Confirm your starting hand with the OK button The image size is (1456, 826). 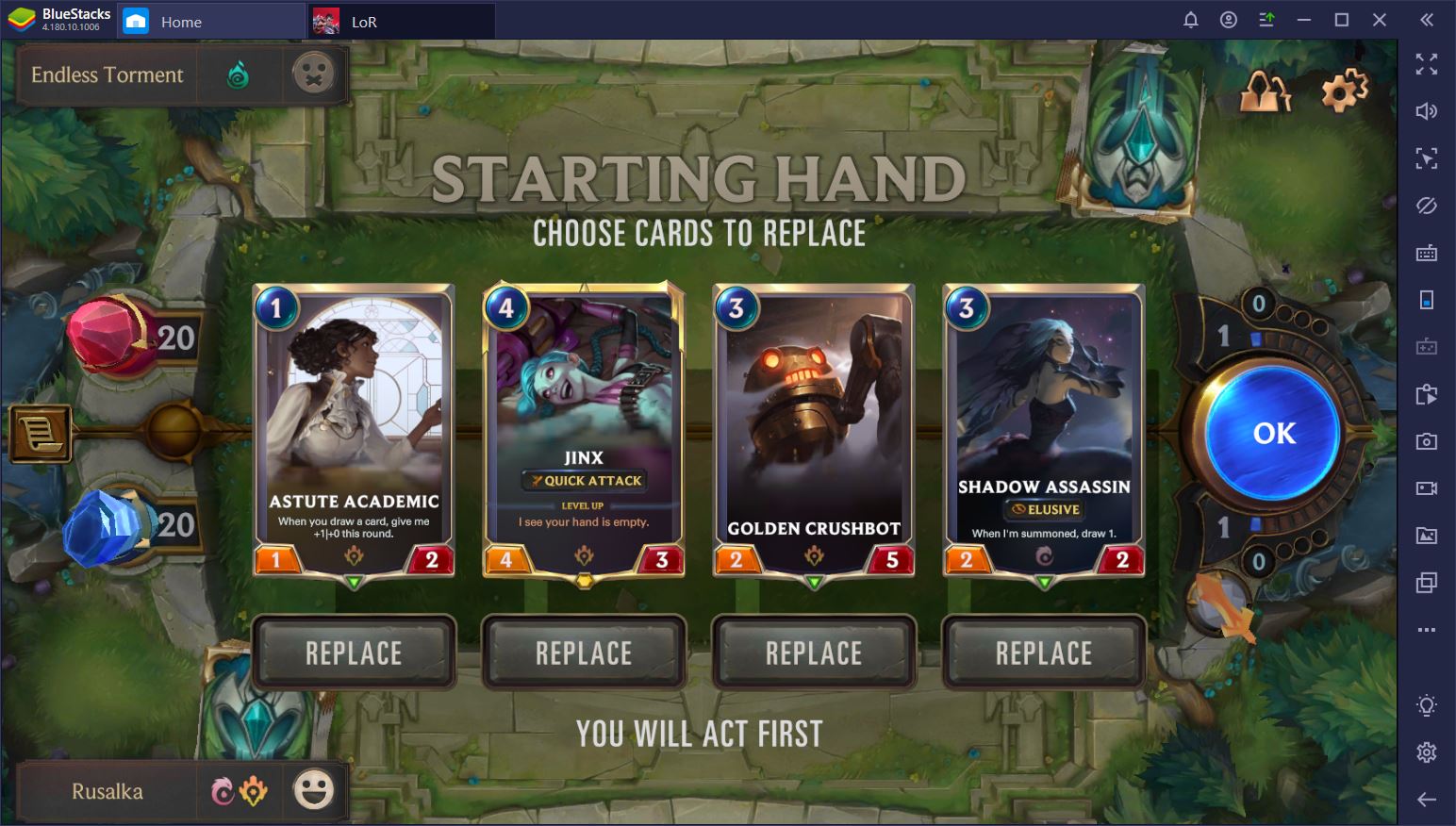click(x=1272, y=432)
